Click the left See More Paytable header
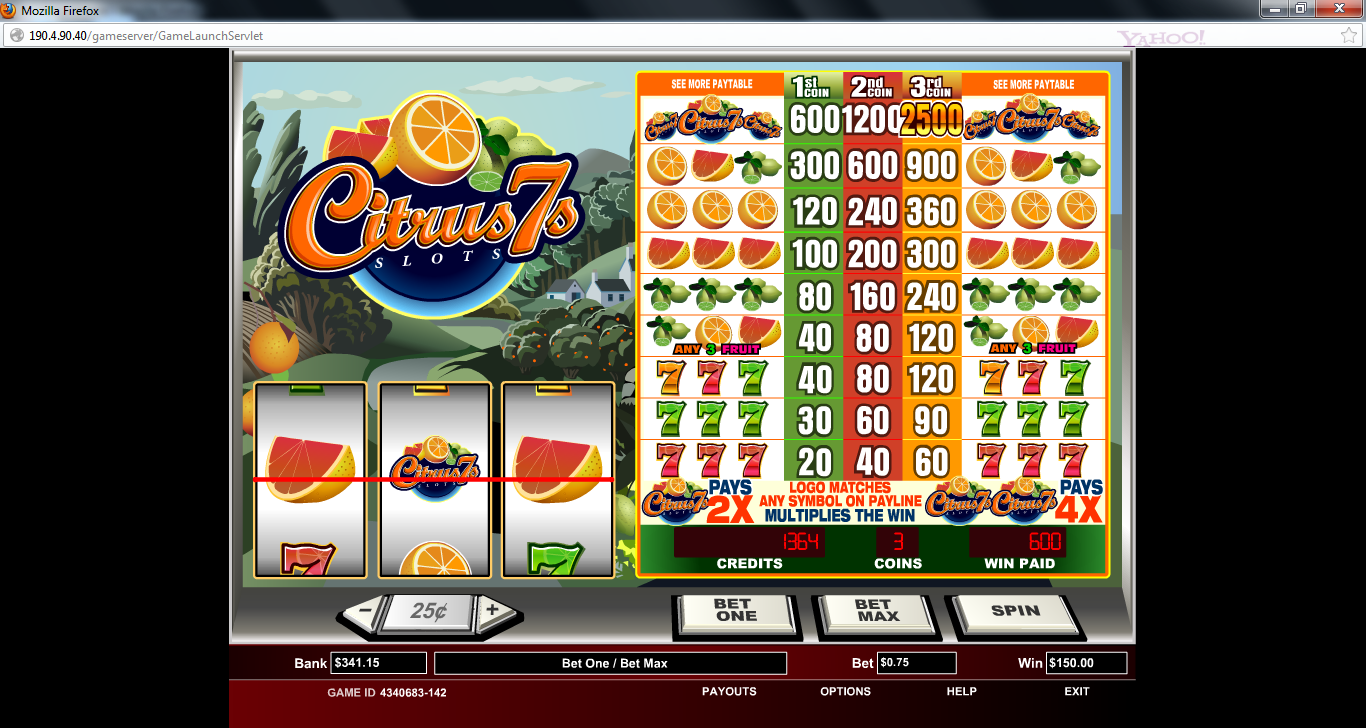The height and width of the screenshot is (728, 1366). coord(712,85)
